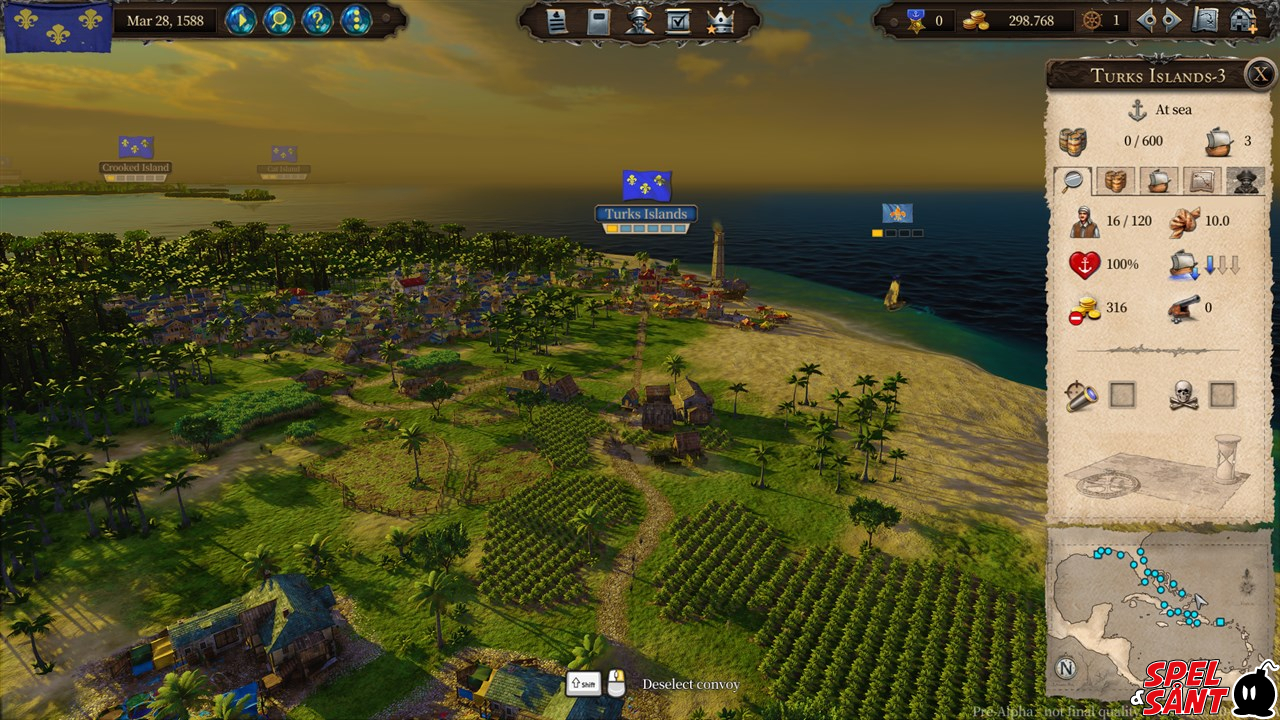Select the previous convoy arrow
The height and width of the screenshot is (720, 1280).
click(1147, 20)
